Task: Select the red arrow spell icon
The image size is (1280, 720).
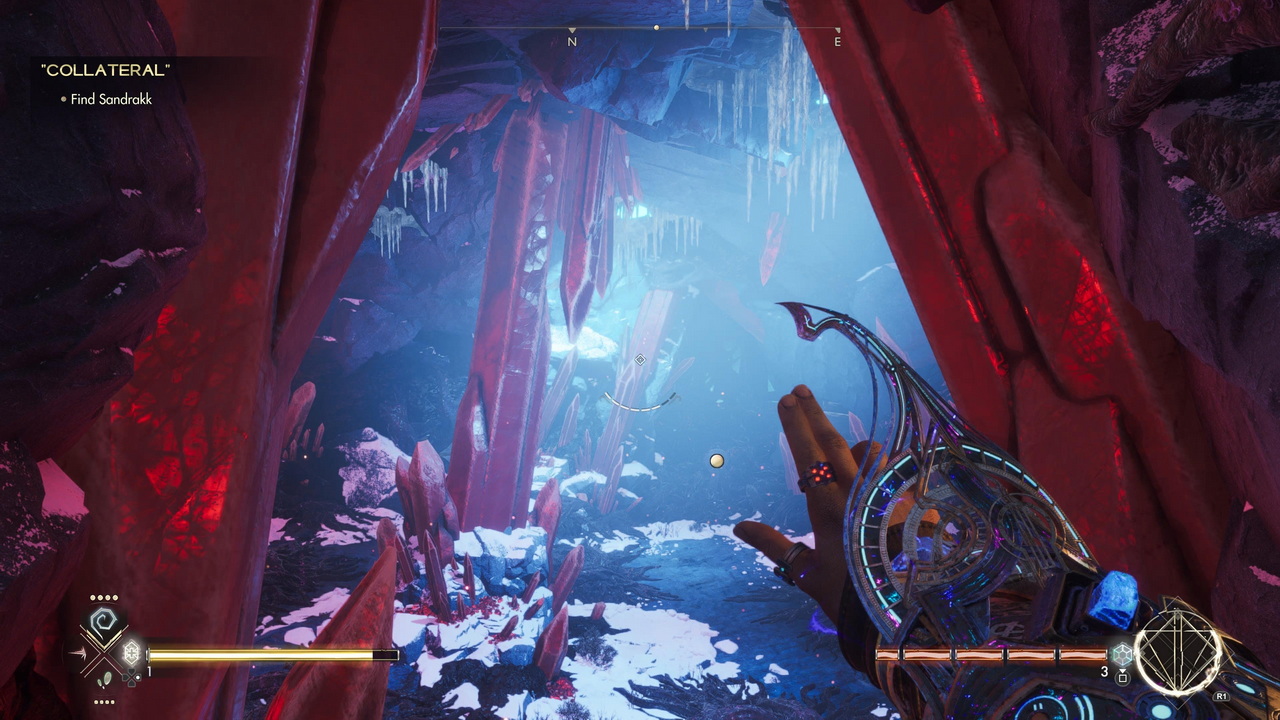Action: point(78,654)
